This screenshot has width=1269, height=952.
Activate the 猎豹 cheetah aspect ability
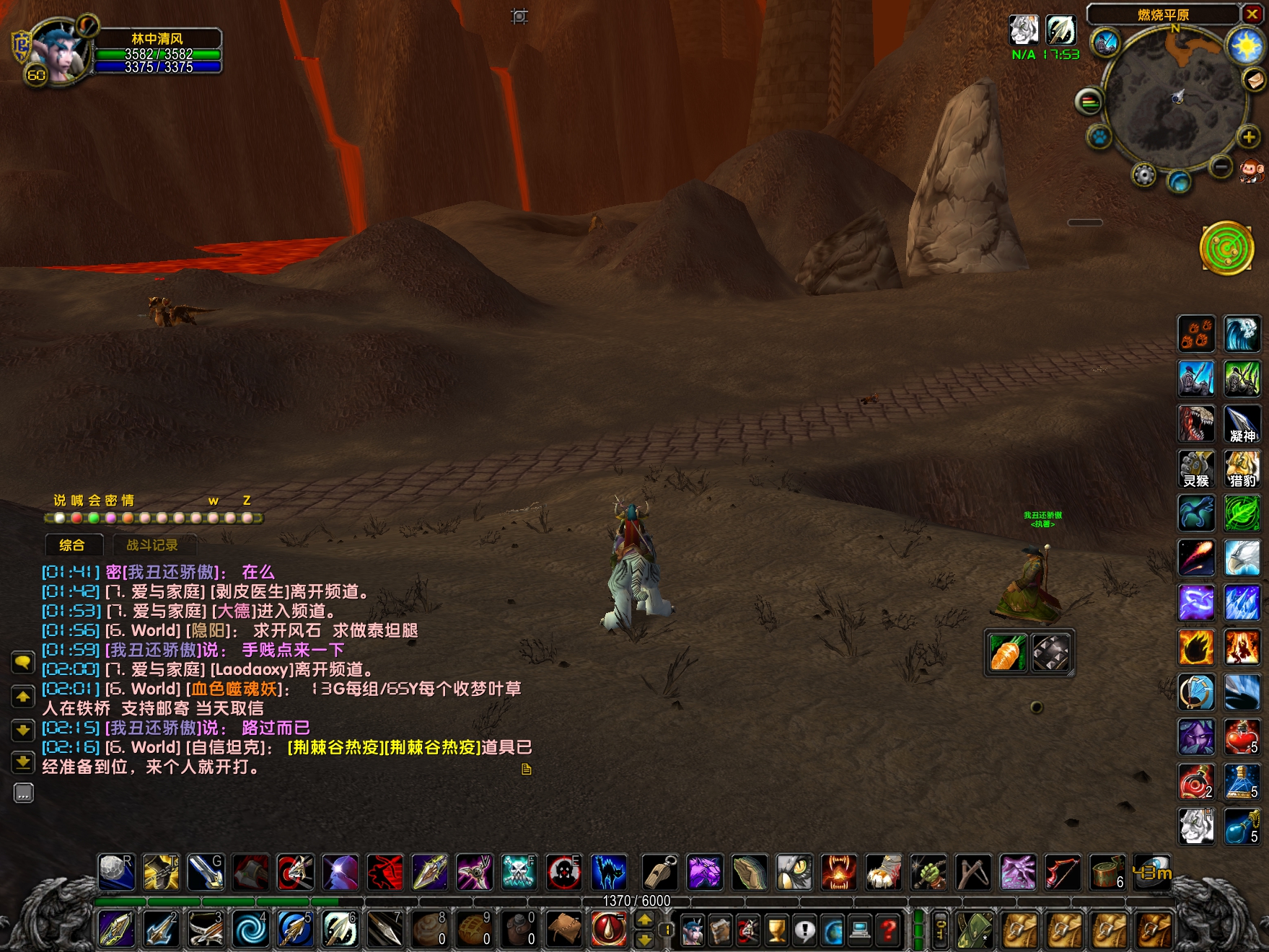click(1241, 469)
